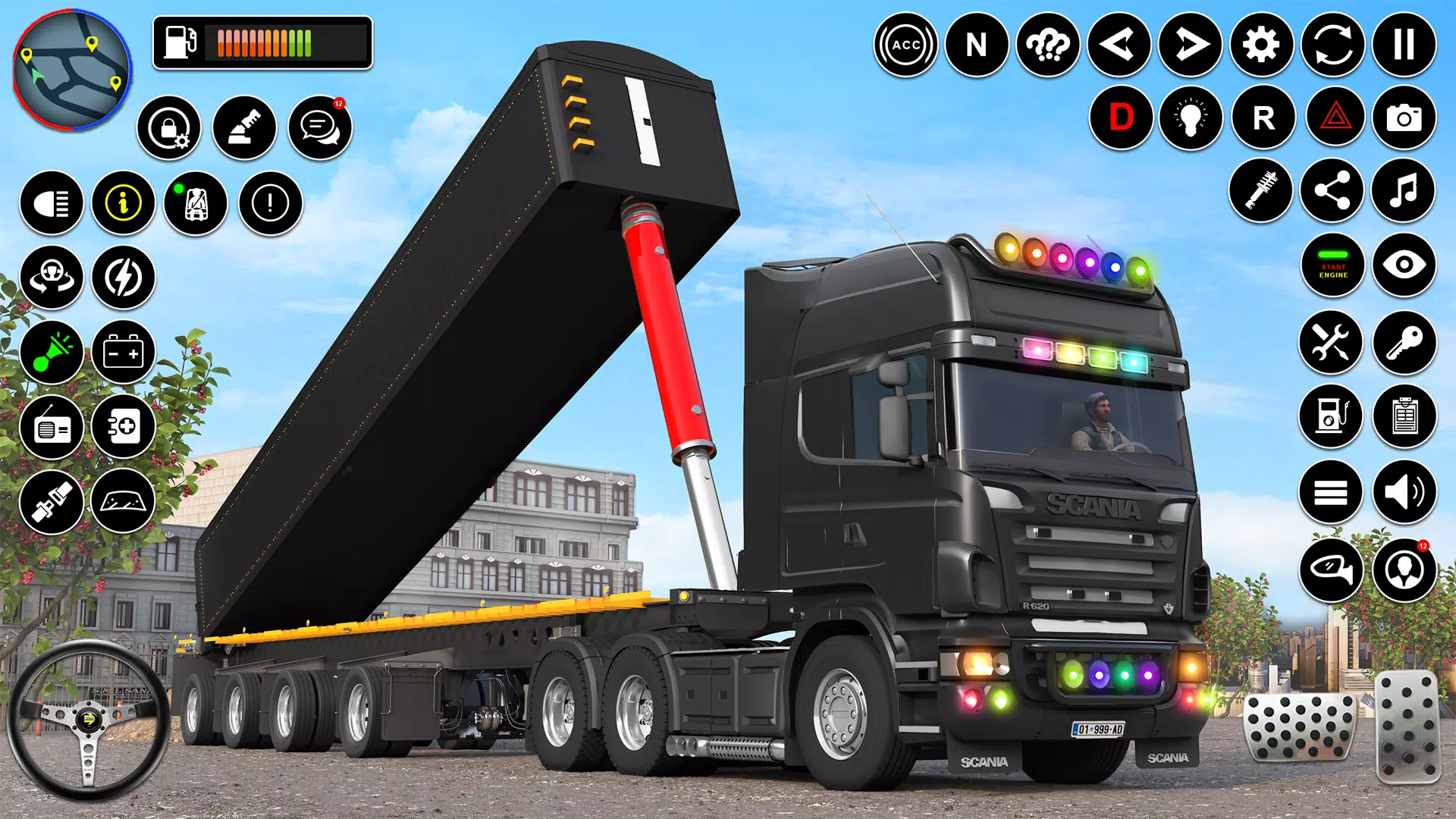
Task: Toggle the speaker volume icon
Action: [x=1404, y=492]
